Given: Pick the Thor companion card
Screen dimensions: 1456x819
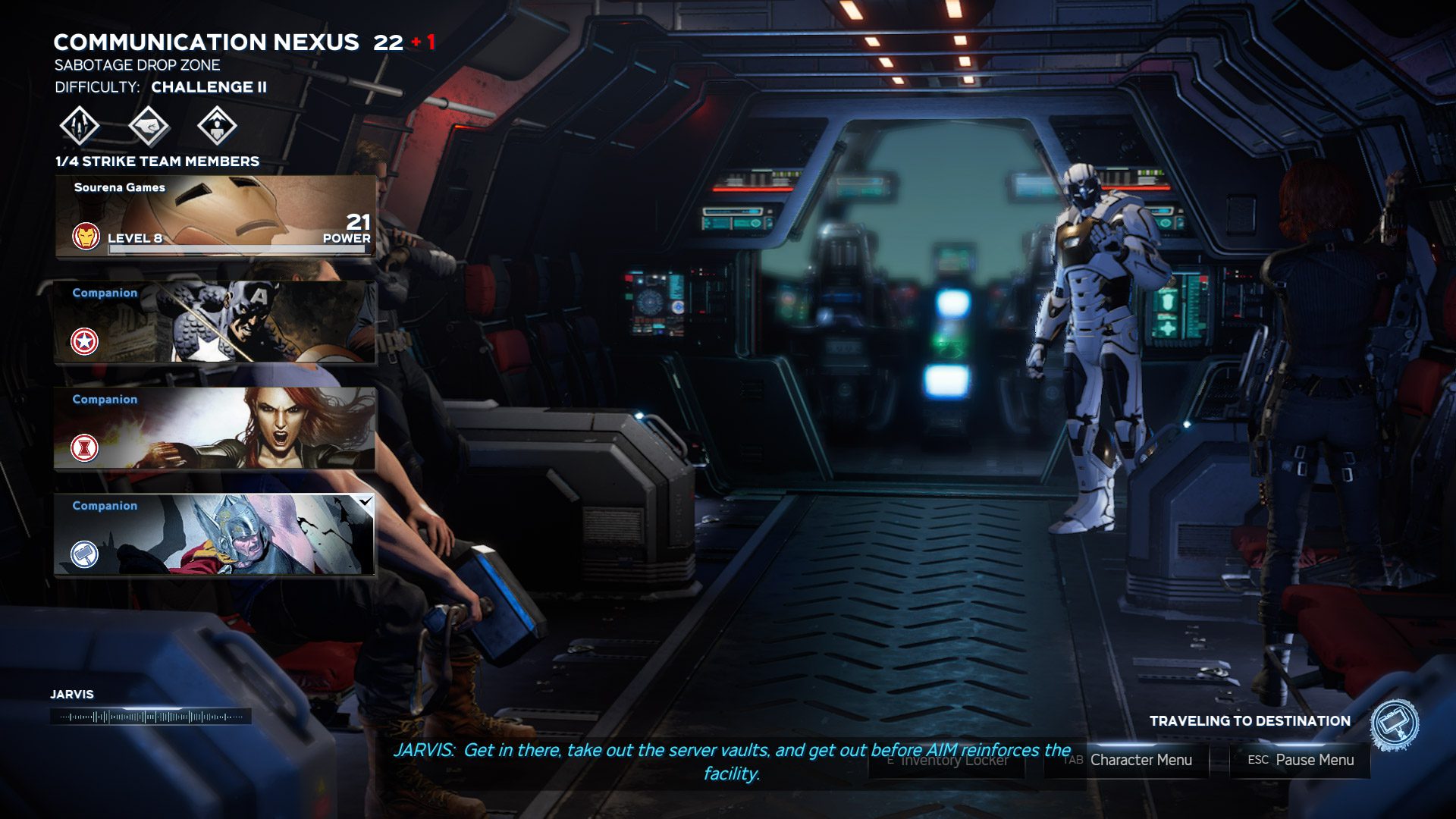Looking at the screenshot, I should click(215, 535).
